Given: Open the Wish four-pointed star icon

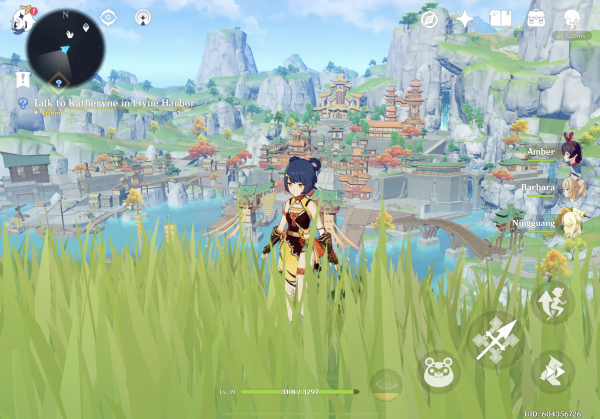Looking at the screenshot, I should click(465, 19).
